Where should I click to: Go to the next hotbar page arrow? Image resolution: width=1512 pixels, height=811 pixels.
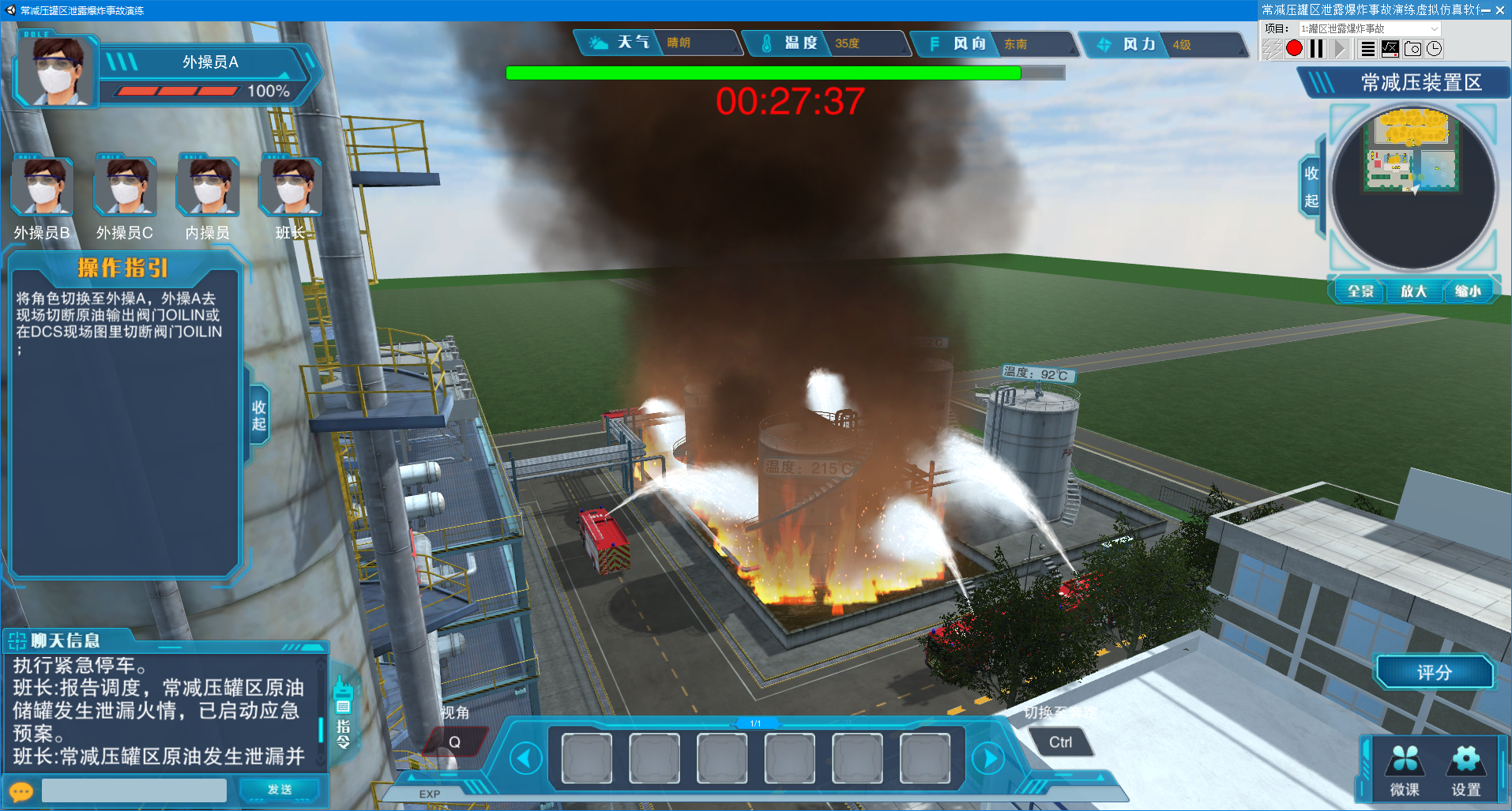pos(987,759)
